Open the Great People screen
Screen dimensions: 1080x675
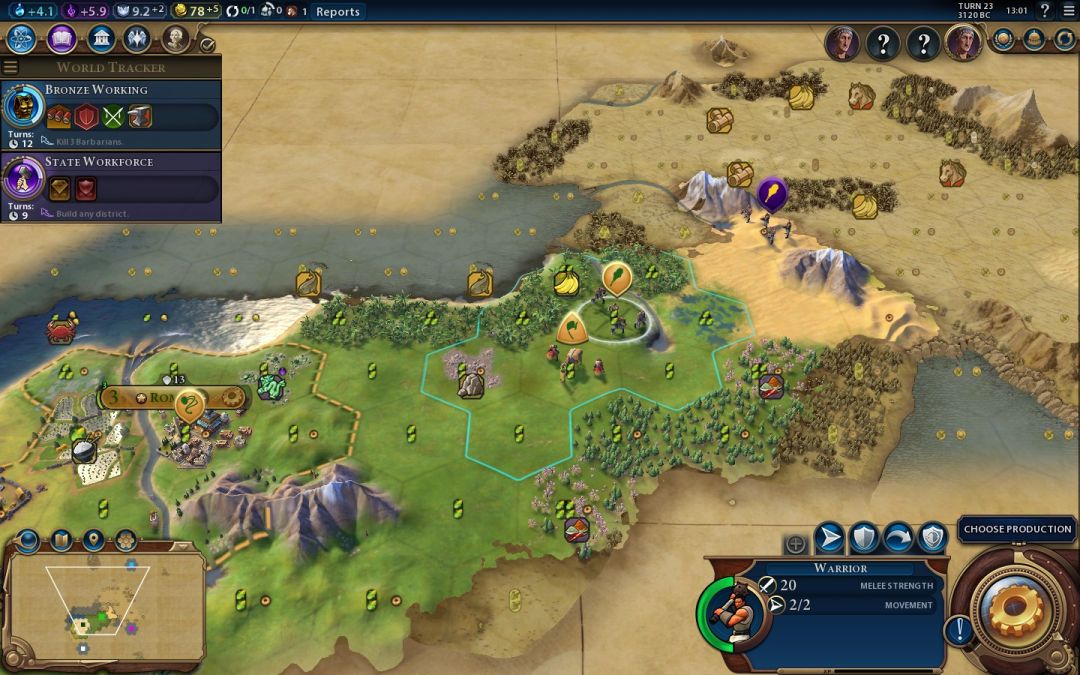click(175, 39)
